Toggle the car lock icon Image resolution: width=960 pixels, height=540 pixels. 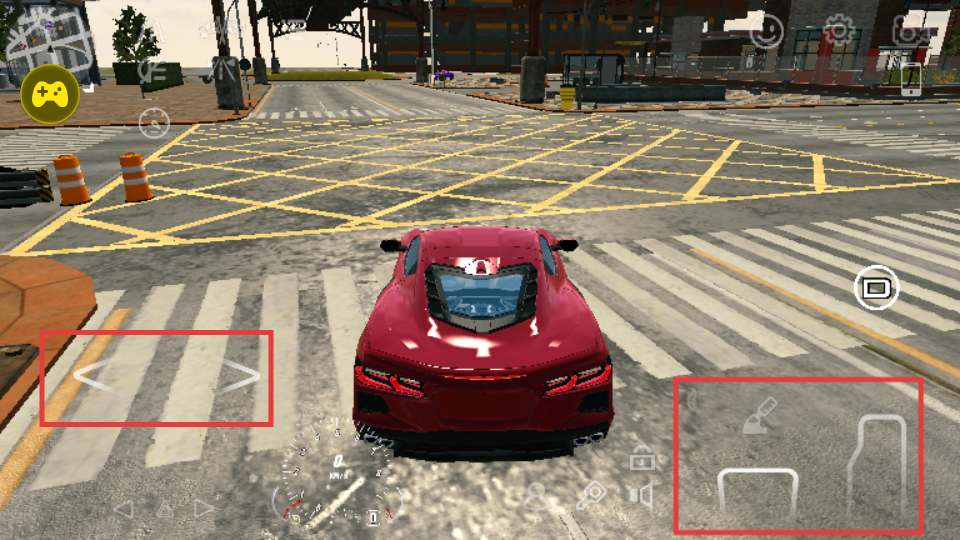pyautogui.click(x=642, y=459)
